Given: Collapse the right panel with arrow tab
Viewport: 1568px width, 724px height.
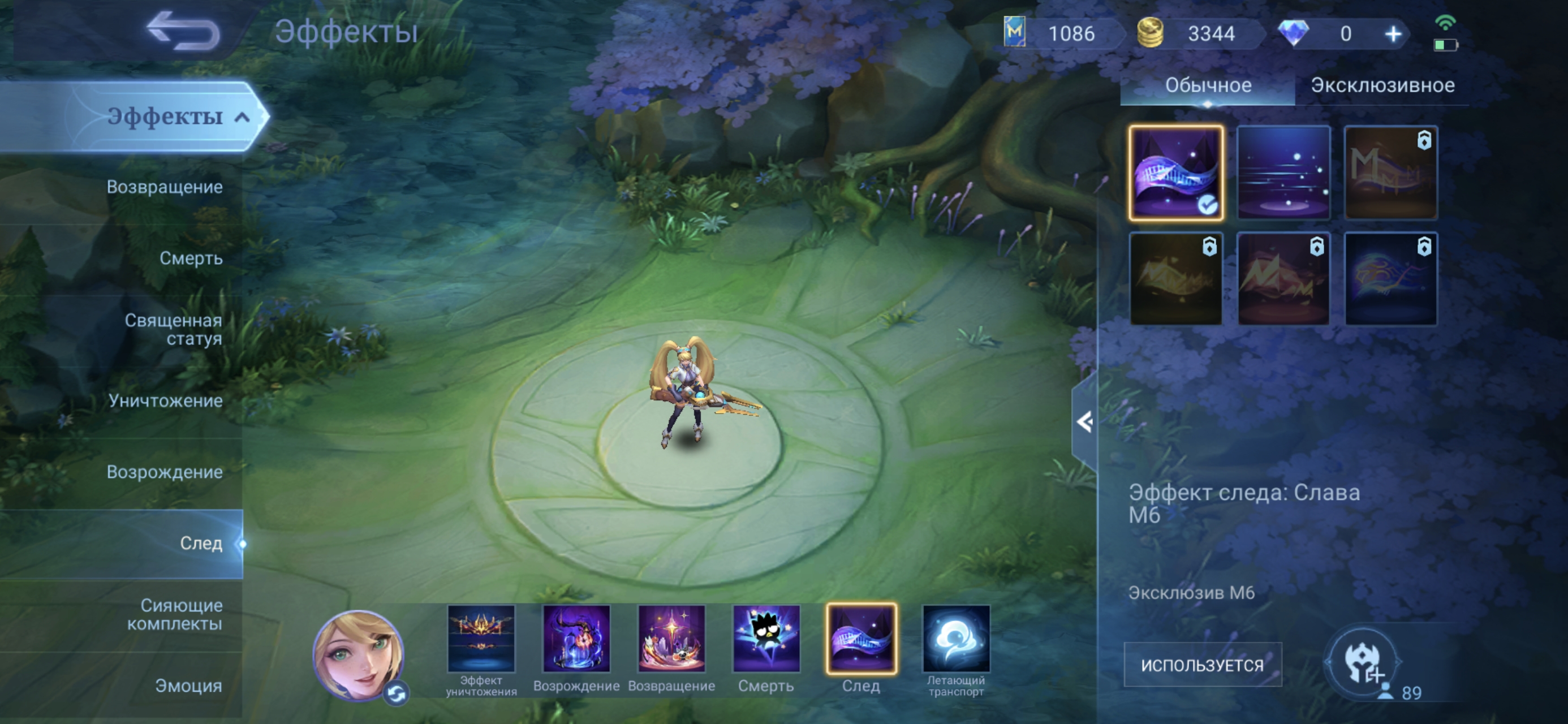Looking at the screenshot, I should pos(1084,422).
